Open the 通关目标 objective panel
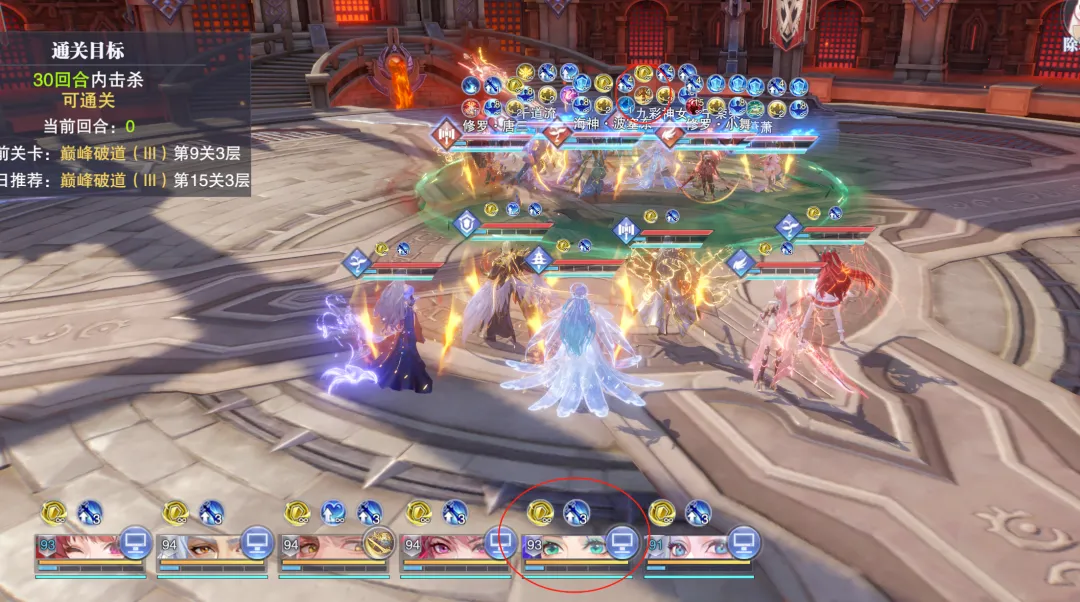This screenshot has width=1080, height=602. click(88, 52)
